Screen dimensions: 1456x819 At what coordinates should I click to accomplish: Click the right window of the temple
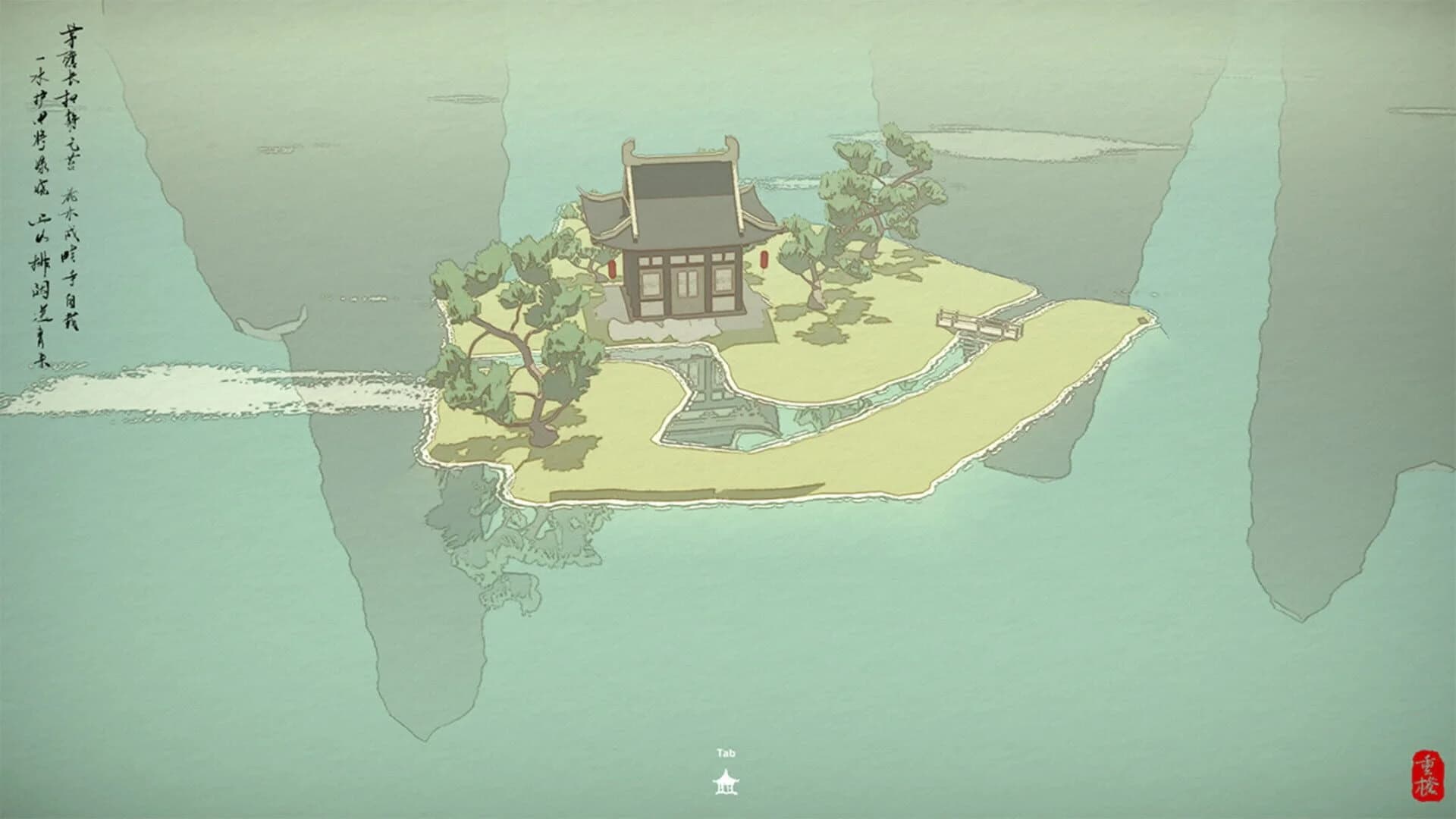click(723, 282)
